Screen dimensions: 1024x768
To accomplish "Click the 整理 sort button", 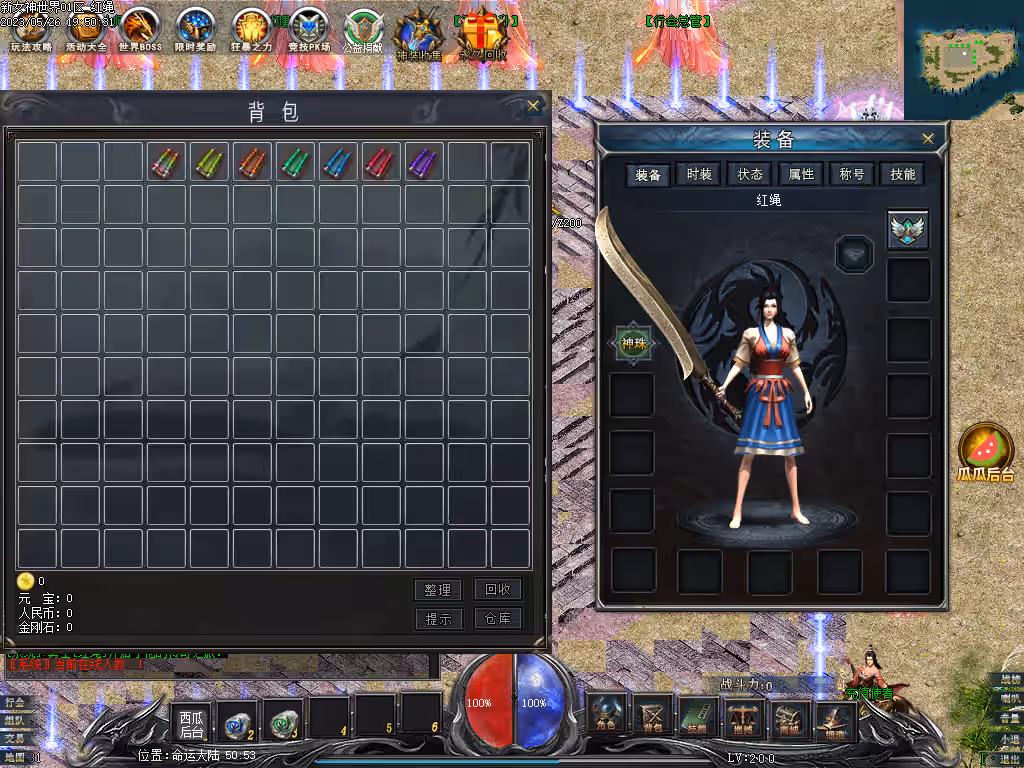I will pyautogui.click(x=438, y=590).
